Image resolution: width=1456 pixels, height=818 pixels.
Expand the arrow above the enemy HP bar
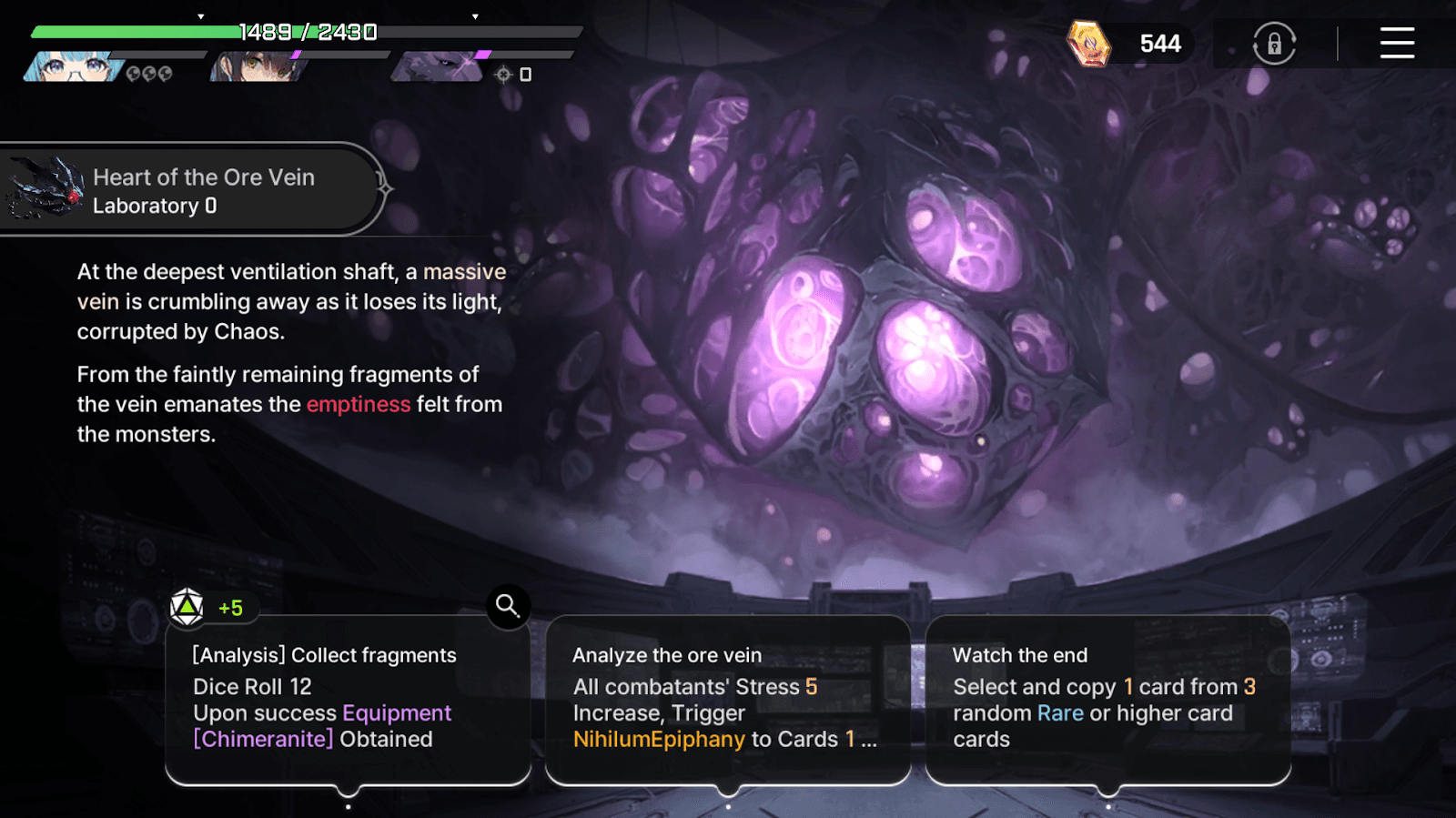[474, 15]
